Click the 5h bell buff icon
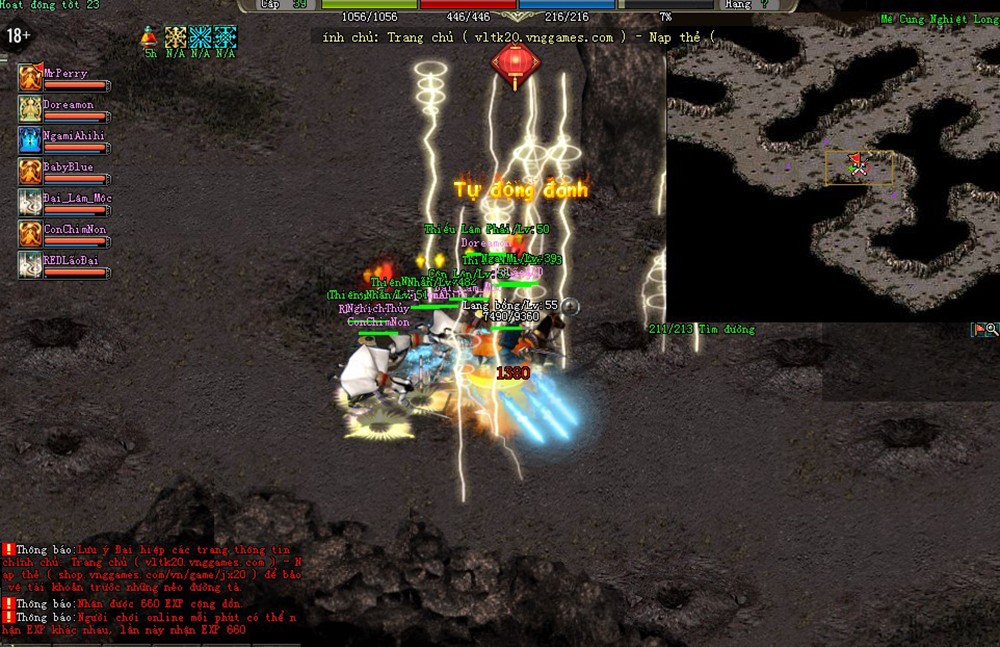 150,38
